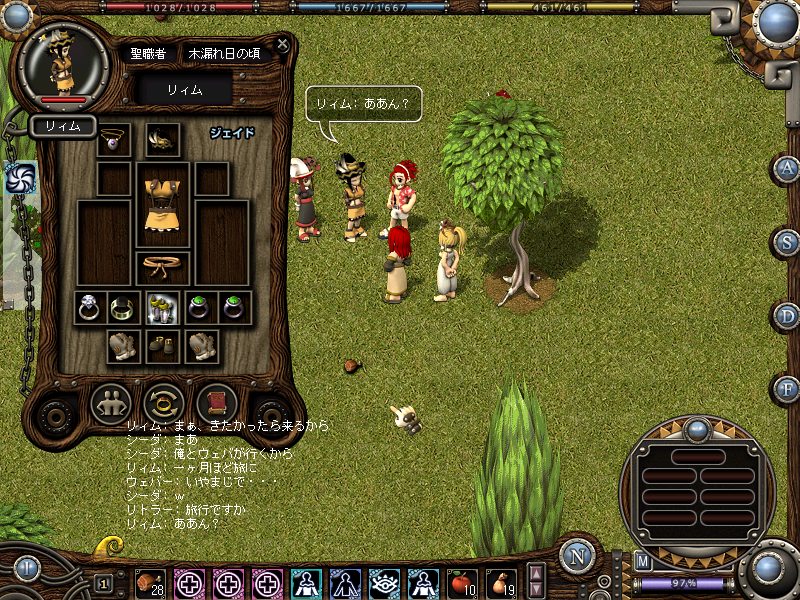Viewport: 800px width, 600px height.
Task: Use the pear hotbar item
Action: (x=500, y=582)
